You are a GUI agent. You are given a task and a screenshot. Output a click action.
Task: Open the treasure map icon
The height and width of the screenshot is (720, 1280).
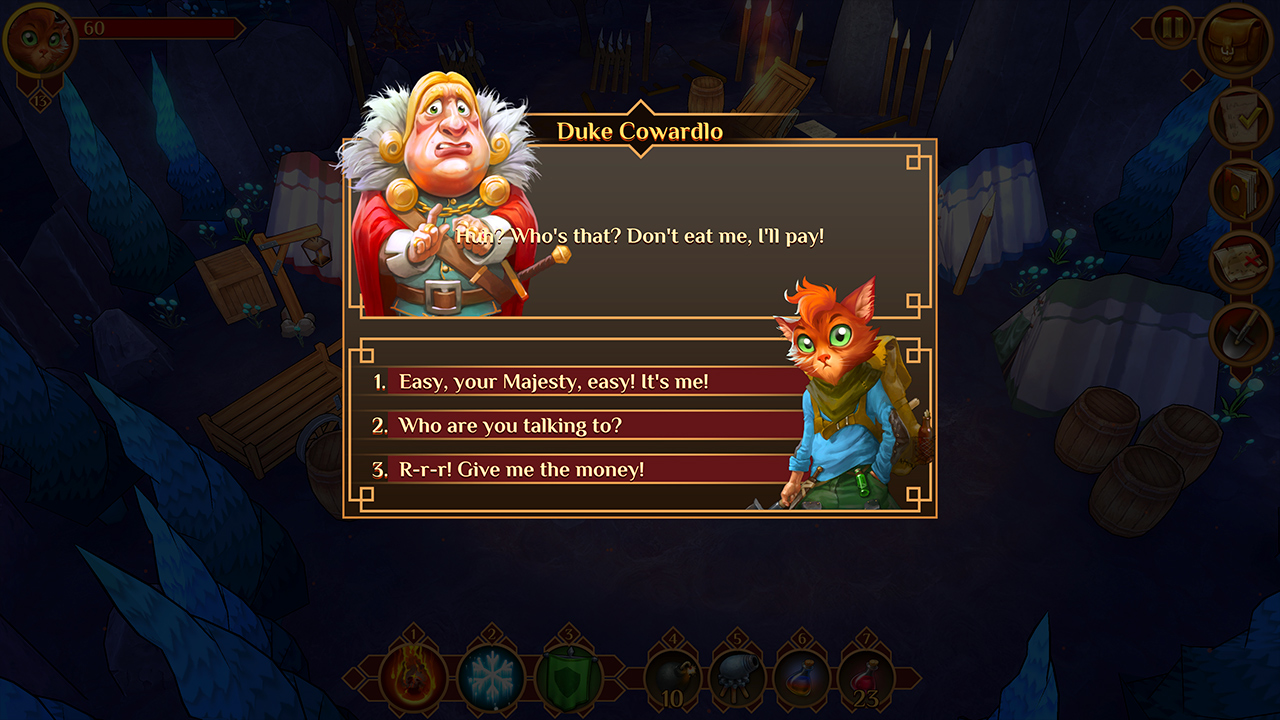[x=1238, y=258]
